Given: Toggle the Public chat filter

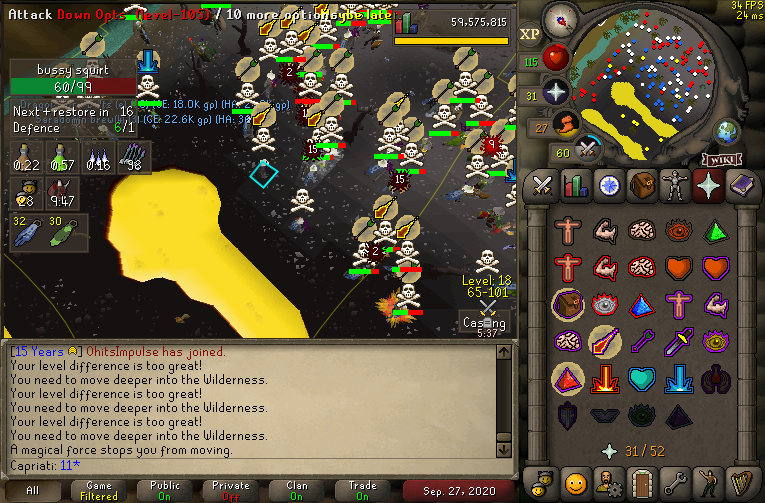Looking at the screenshot, I should click(x=165, y=491).
